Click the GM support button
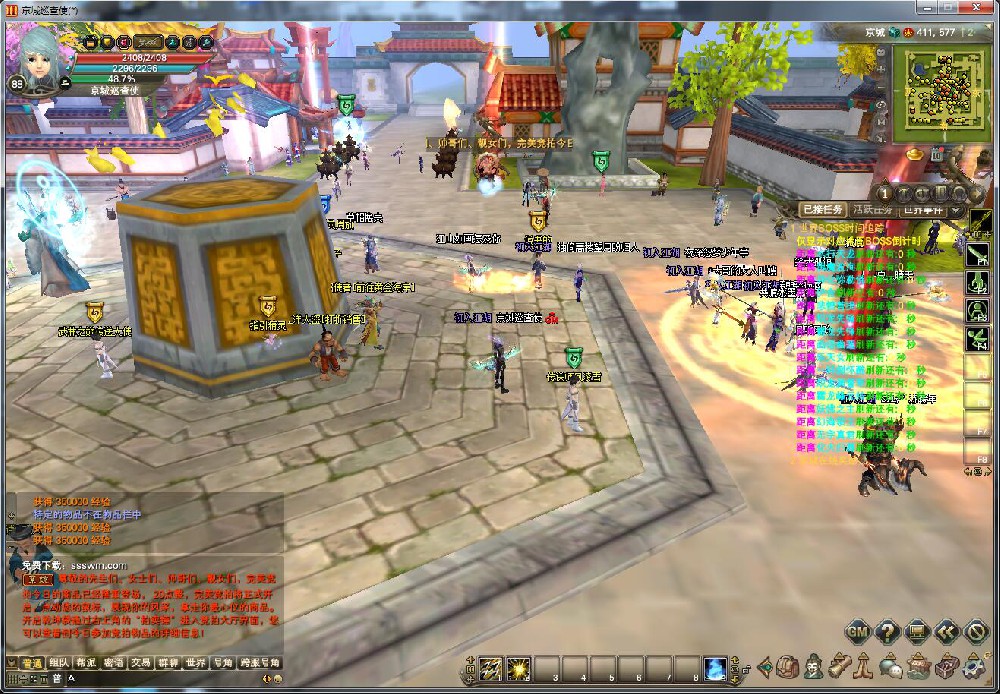The width and height of the screenshot is (1000, 694). click(x=858, y=631)
